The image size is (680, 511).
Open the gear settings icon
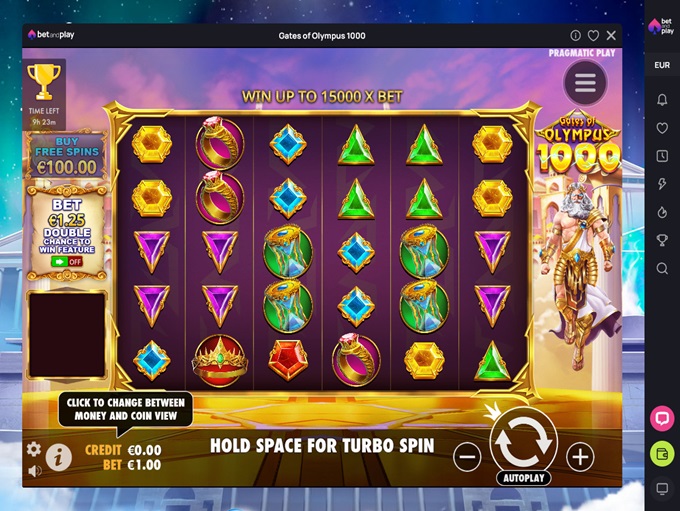click(34, 449)
